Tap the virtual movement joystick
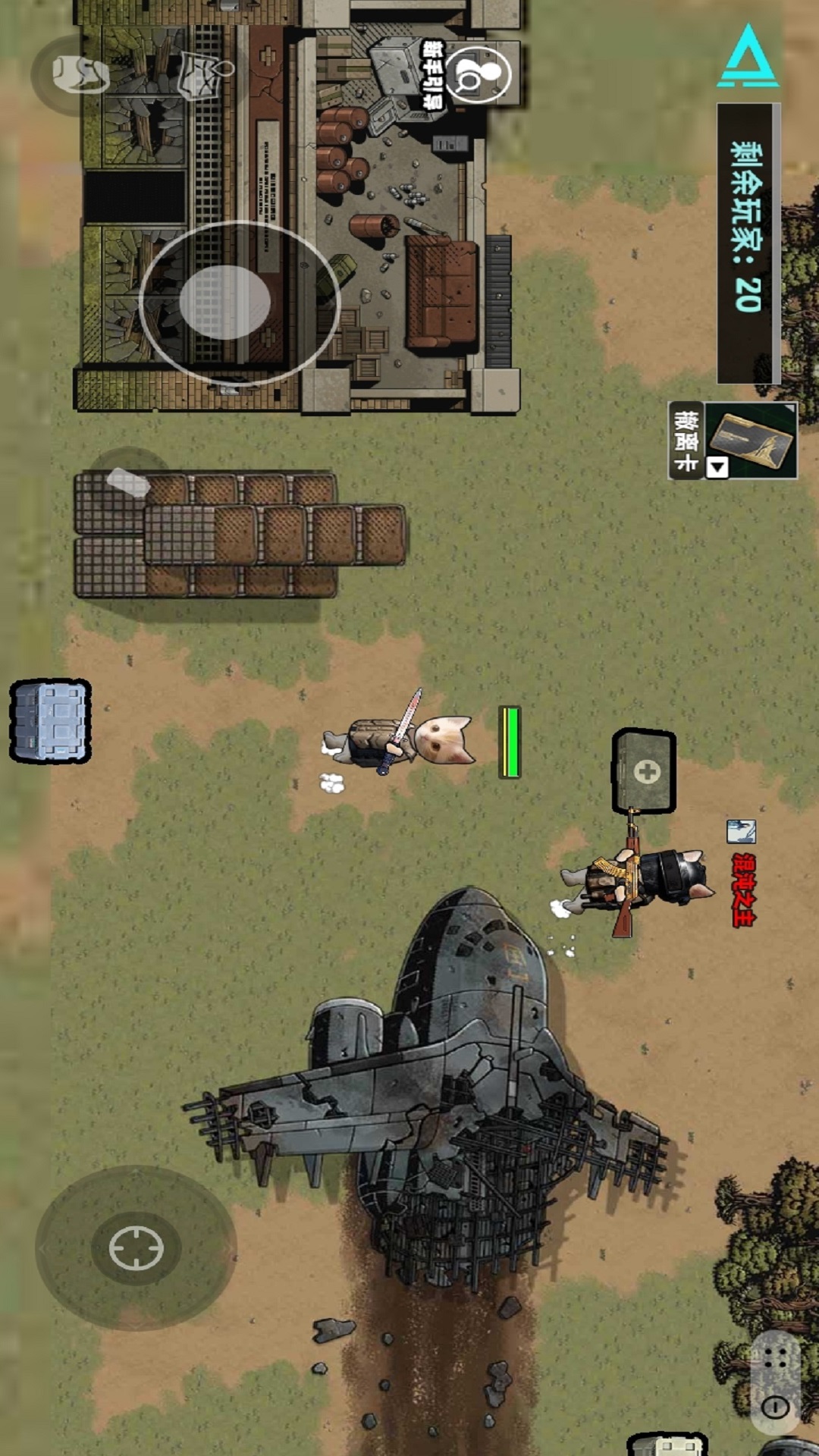 [x=225, y=302]
